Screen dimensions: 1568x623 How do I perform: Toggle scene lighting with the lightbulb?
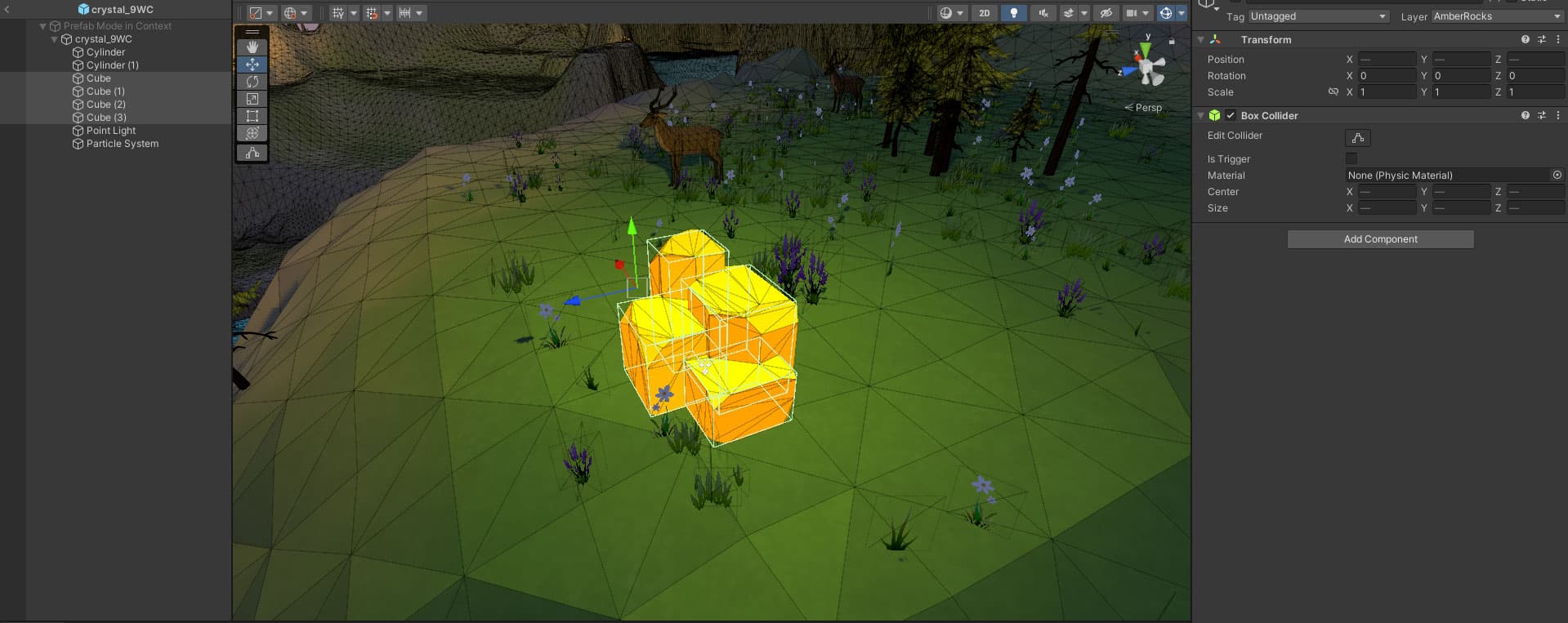click(1014, 13)
